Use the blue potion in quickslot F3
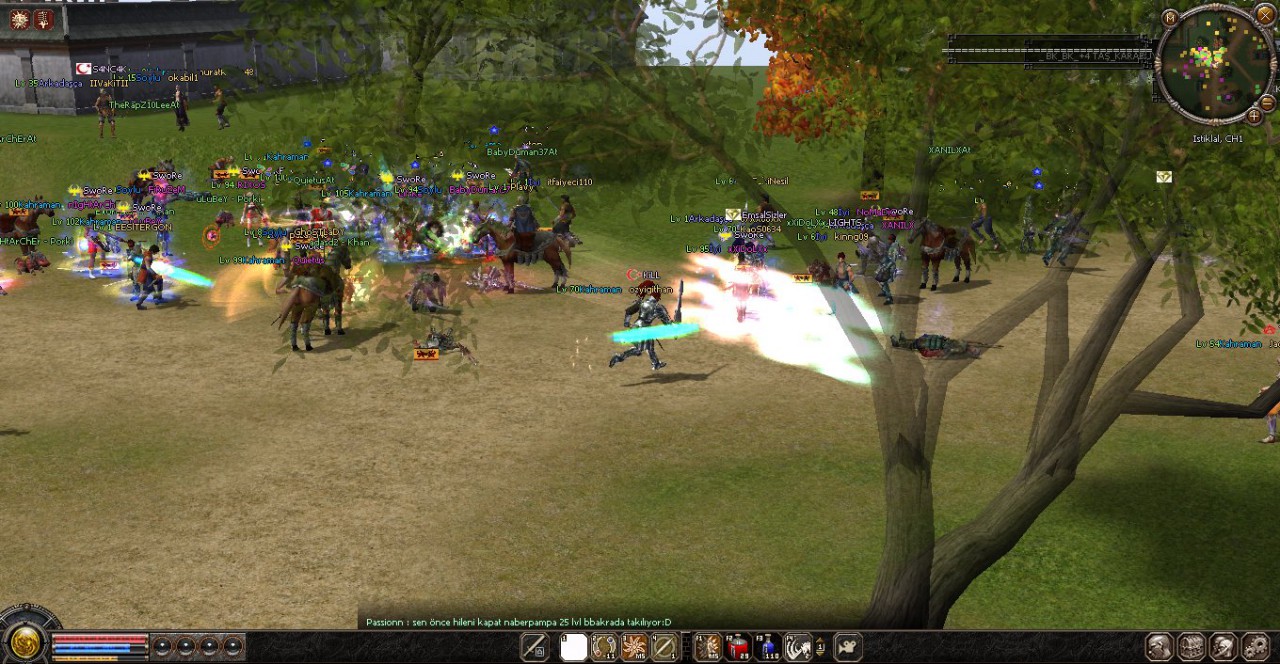 (768, 648)
